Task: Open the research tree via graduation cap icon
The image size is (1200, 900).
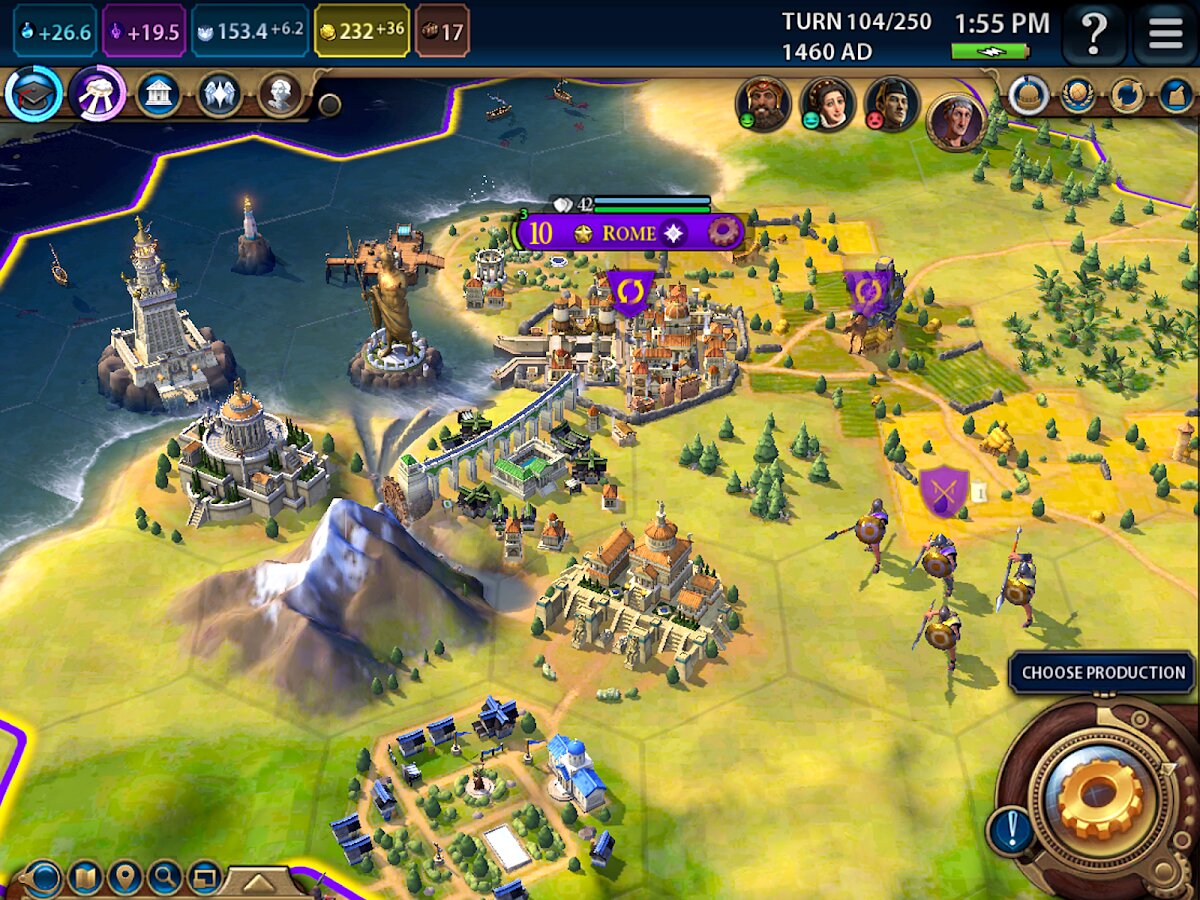Action: point(34,94)
